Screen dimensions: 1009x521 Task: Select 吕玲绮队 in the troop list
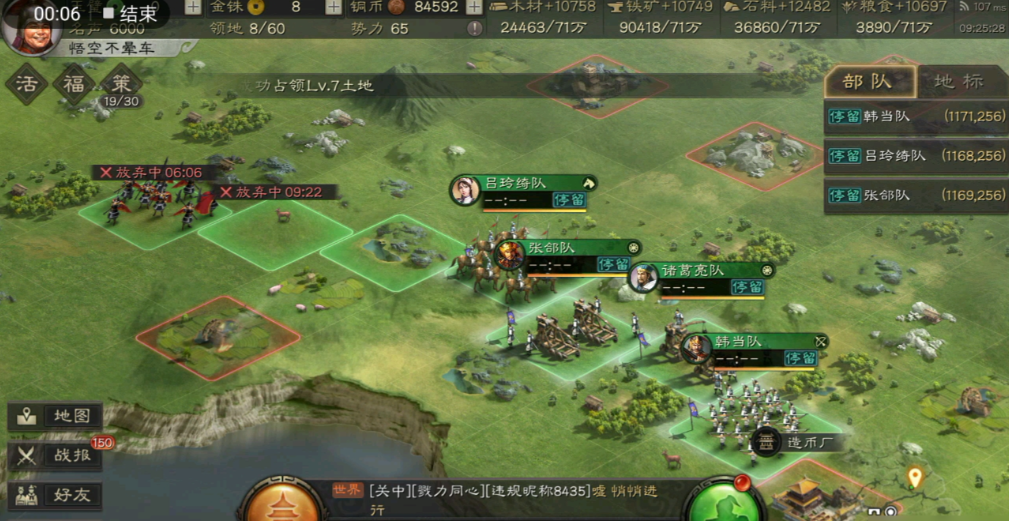tap(915, 156)
